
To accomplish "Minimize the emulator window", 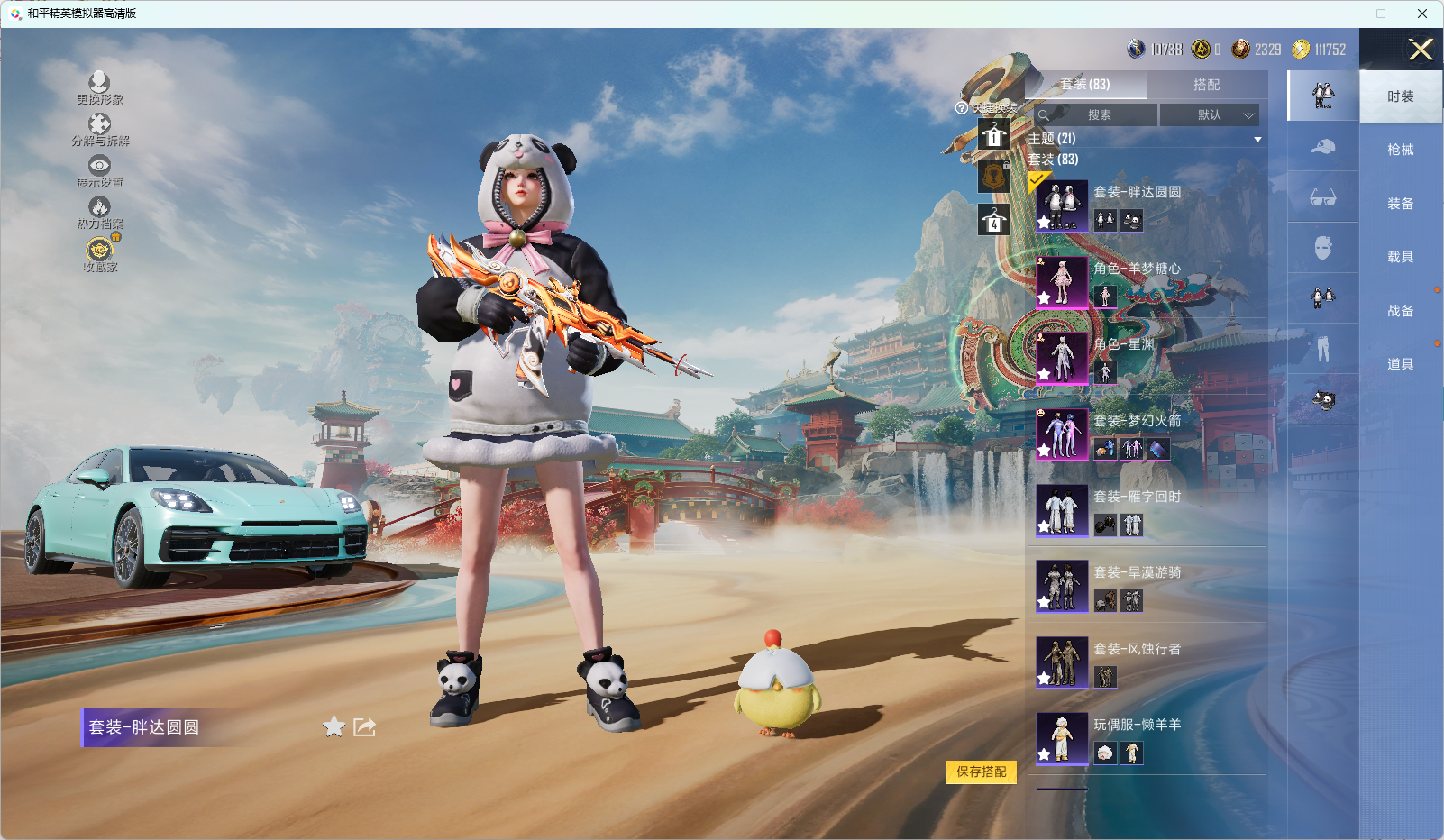I will click(x=1340, y=14).
